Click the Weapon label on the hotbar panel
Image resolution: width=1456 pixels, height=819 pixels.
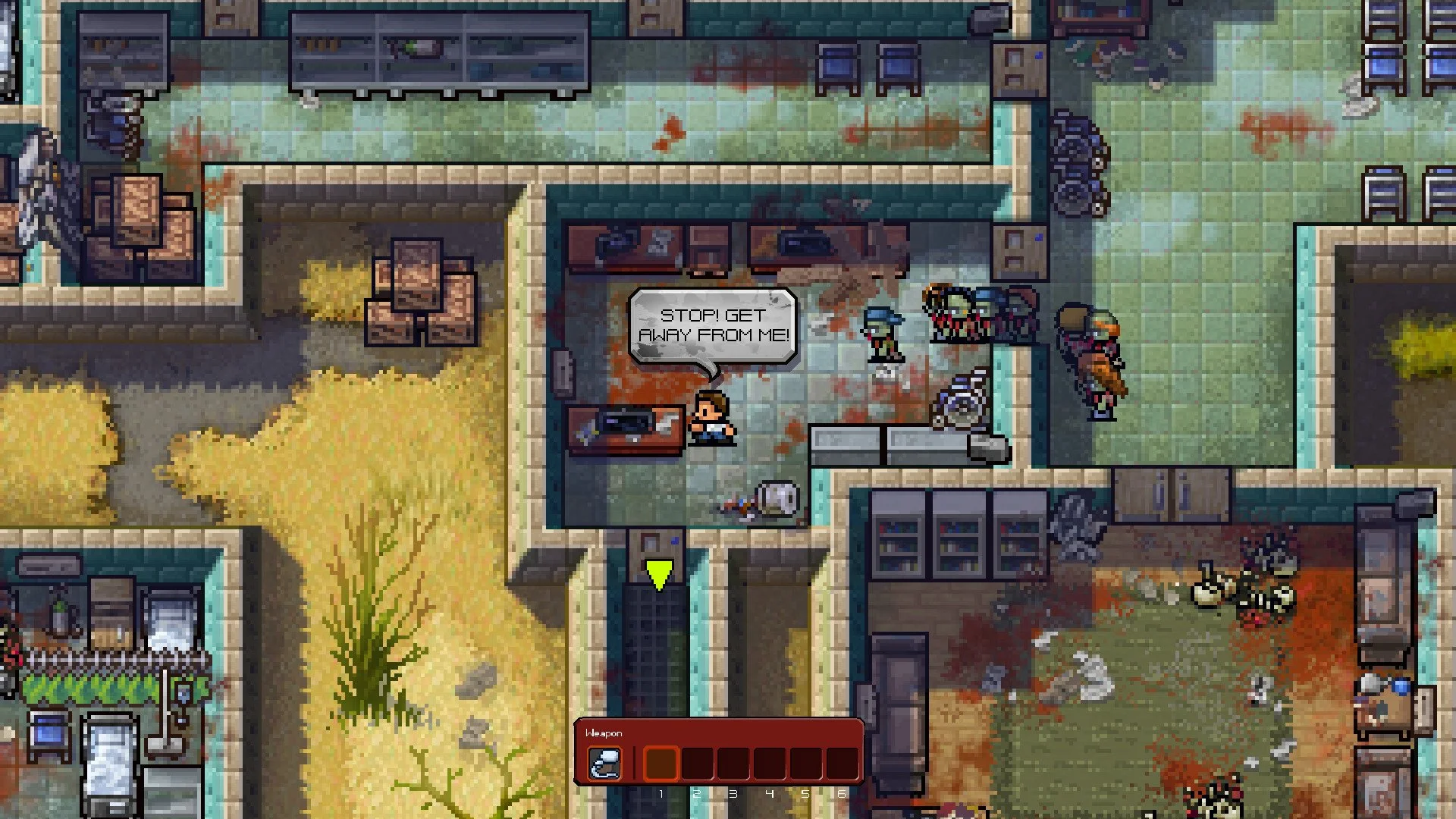tap(604, 733)
